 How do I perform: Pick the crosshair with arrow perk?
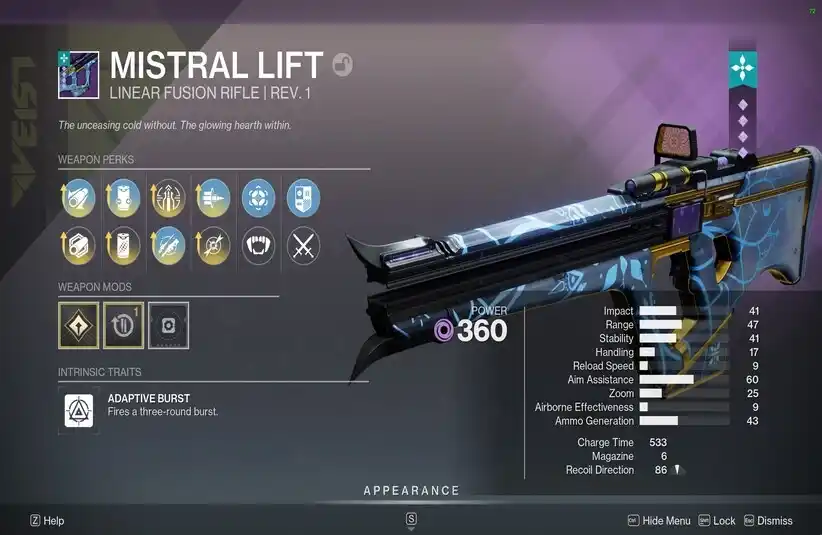click(x=212, y=245)
